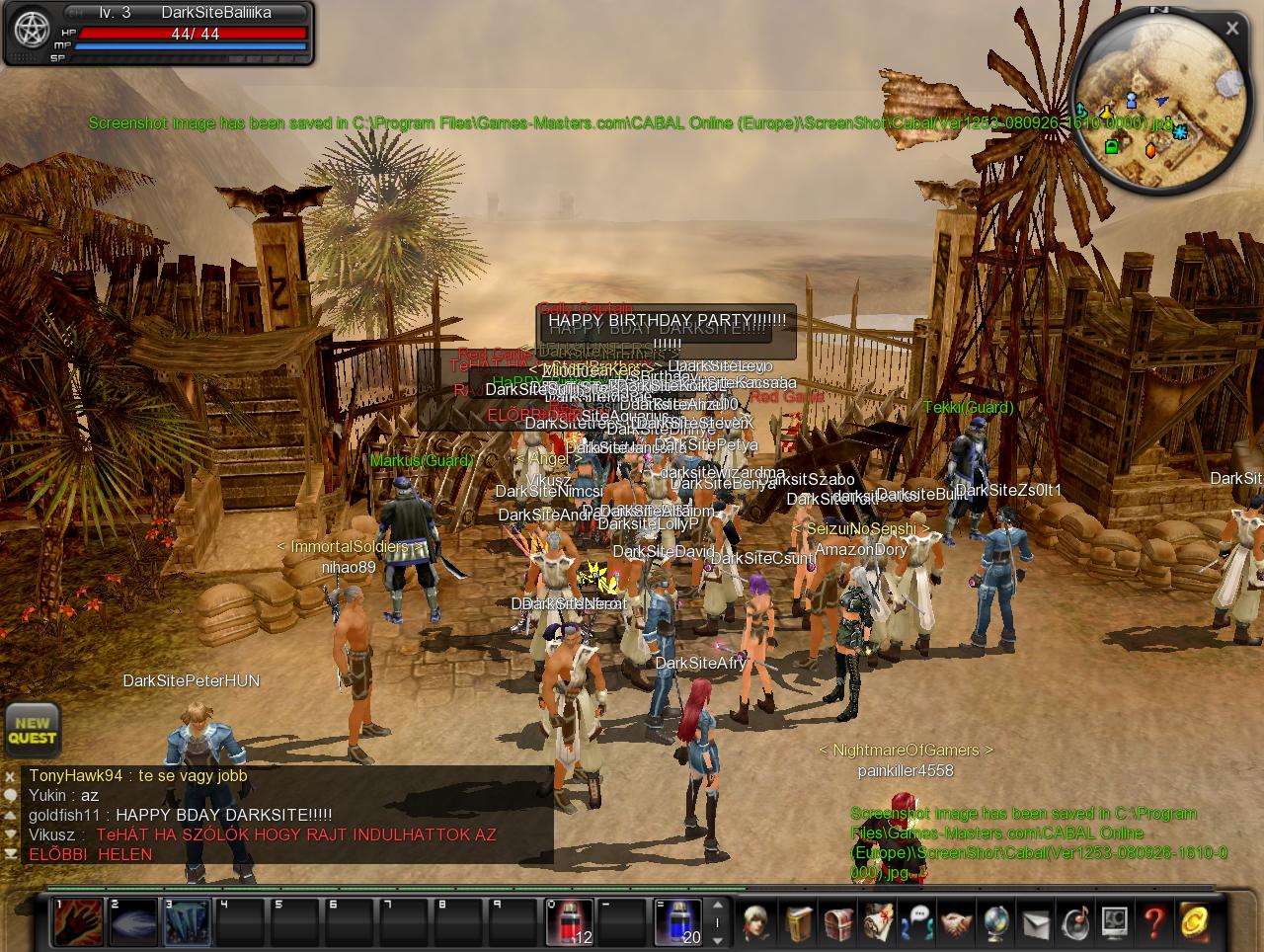
Task: Click the handshake icon
Action: (x=957, y=922)
